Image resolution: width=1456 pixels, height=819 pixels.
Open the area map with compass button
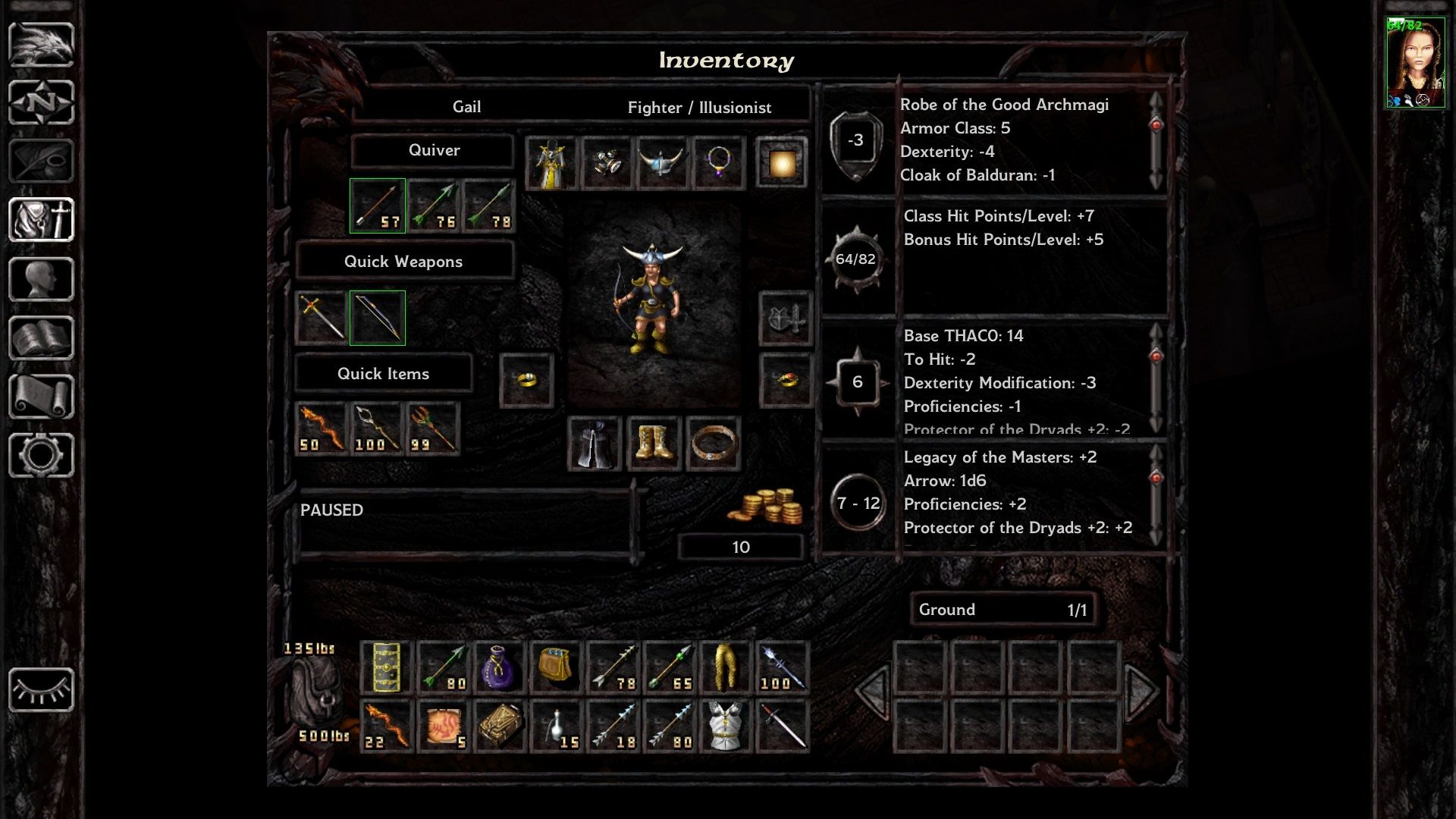tap(41, 102)
